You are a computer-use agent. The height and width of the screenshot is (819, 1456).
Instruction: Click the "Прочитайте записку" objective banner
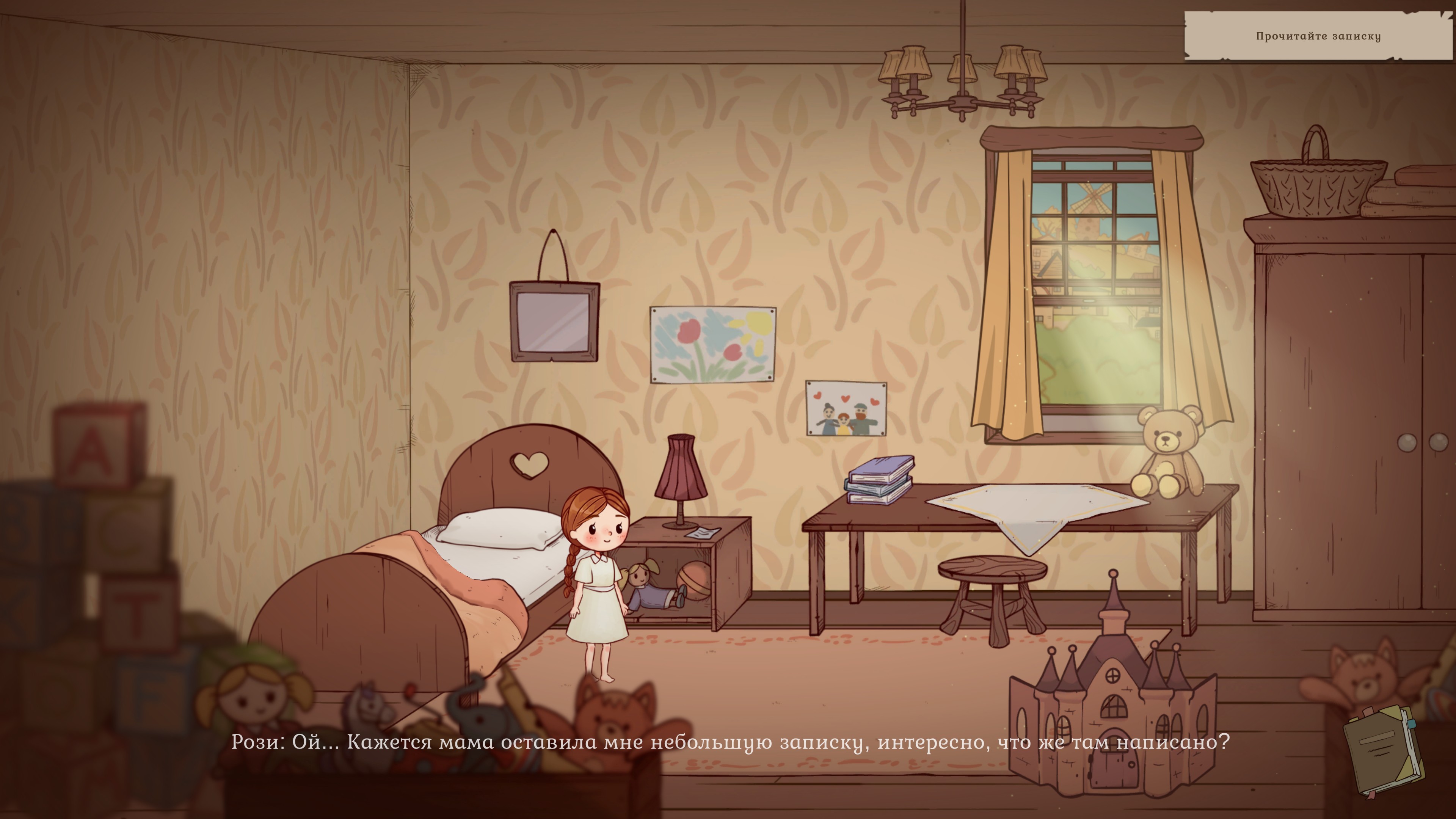pos(1318,36)
